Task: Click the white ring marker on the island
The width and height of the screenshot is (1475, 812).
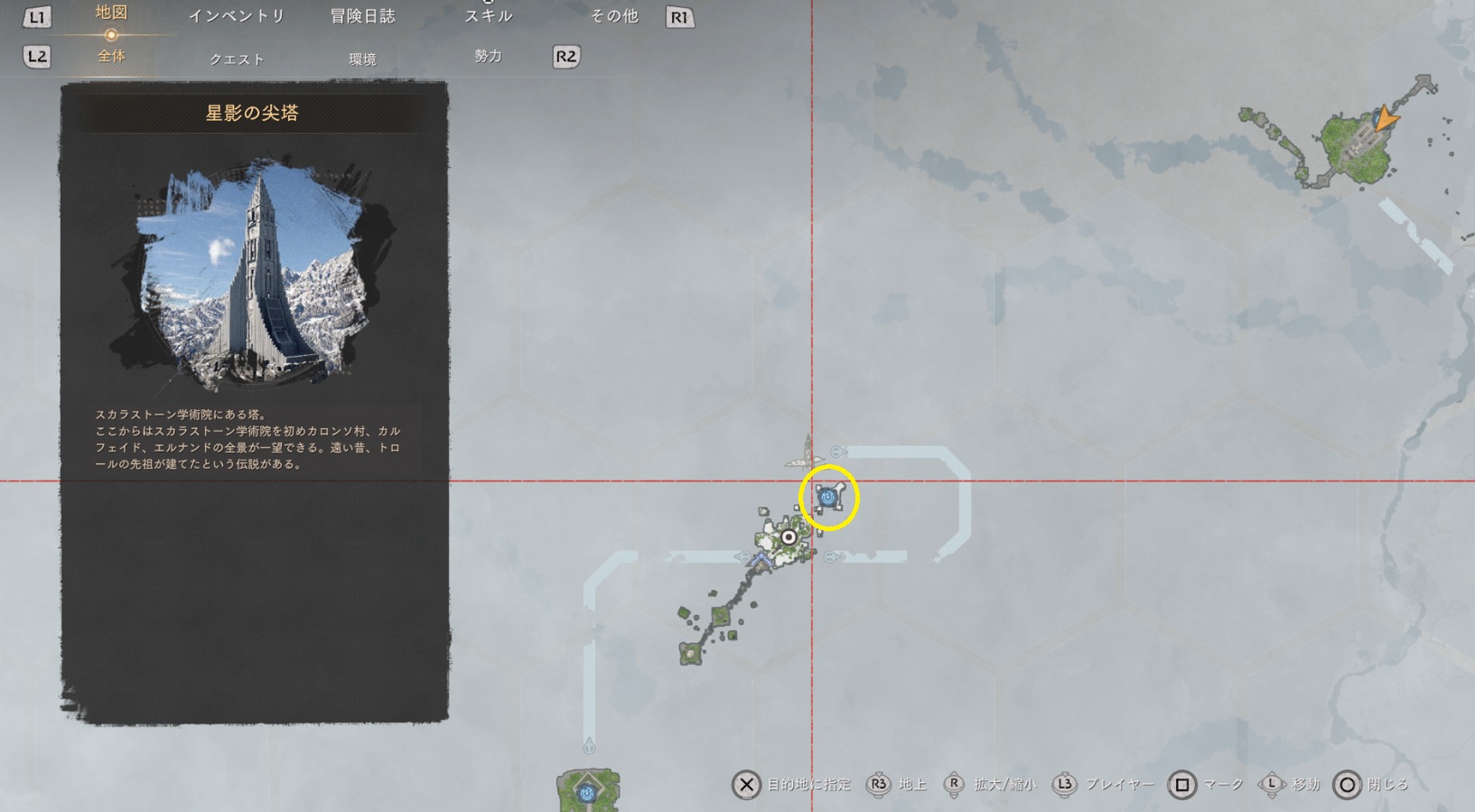Action: click(x=789, y=537)
